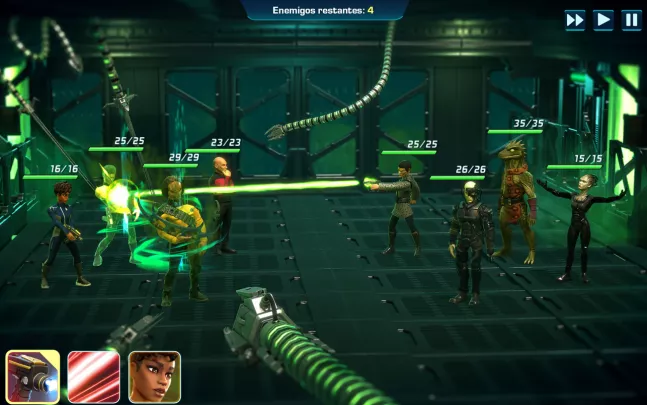This screenshot has width=647, height=405.
Task: Use the phaser cannon weapon ability
Action: pyautogui.click(x=33, y=376)
